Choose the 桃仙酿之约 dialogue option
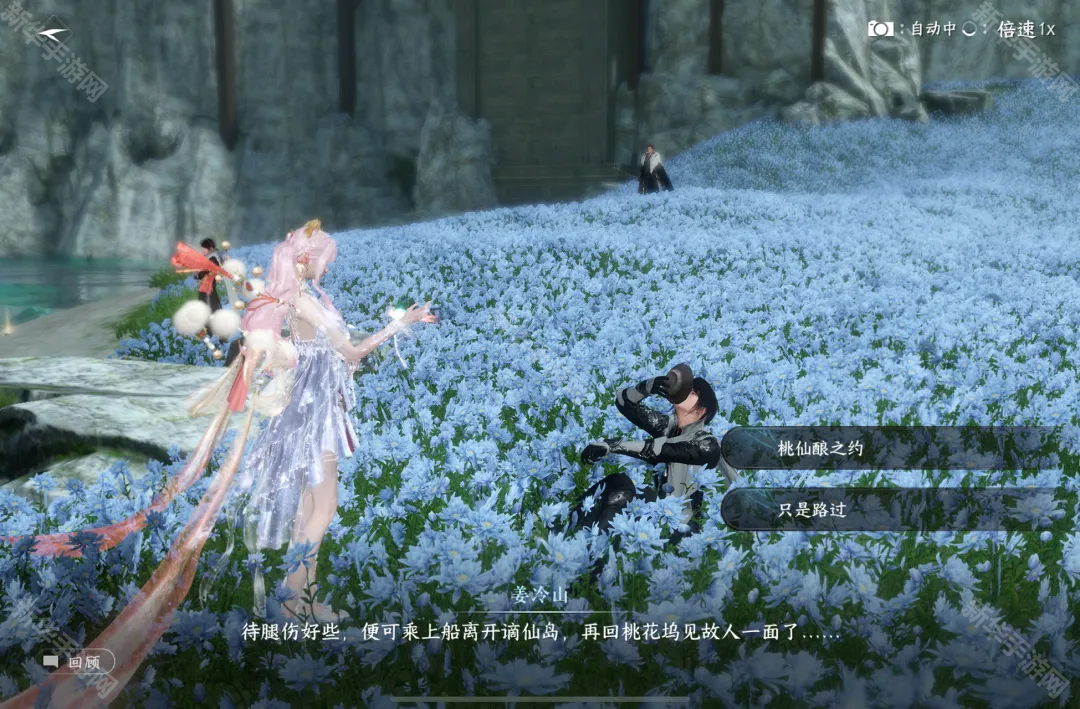Viewport: 1080px width, 709px height. tap(890, 449)
